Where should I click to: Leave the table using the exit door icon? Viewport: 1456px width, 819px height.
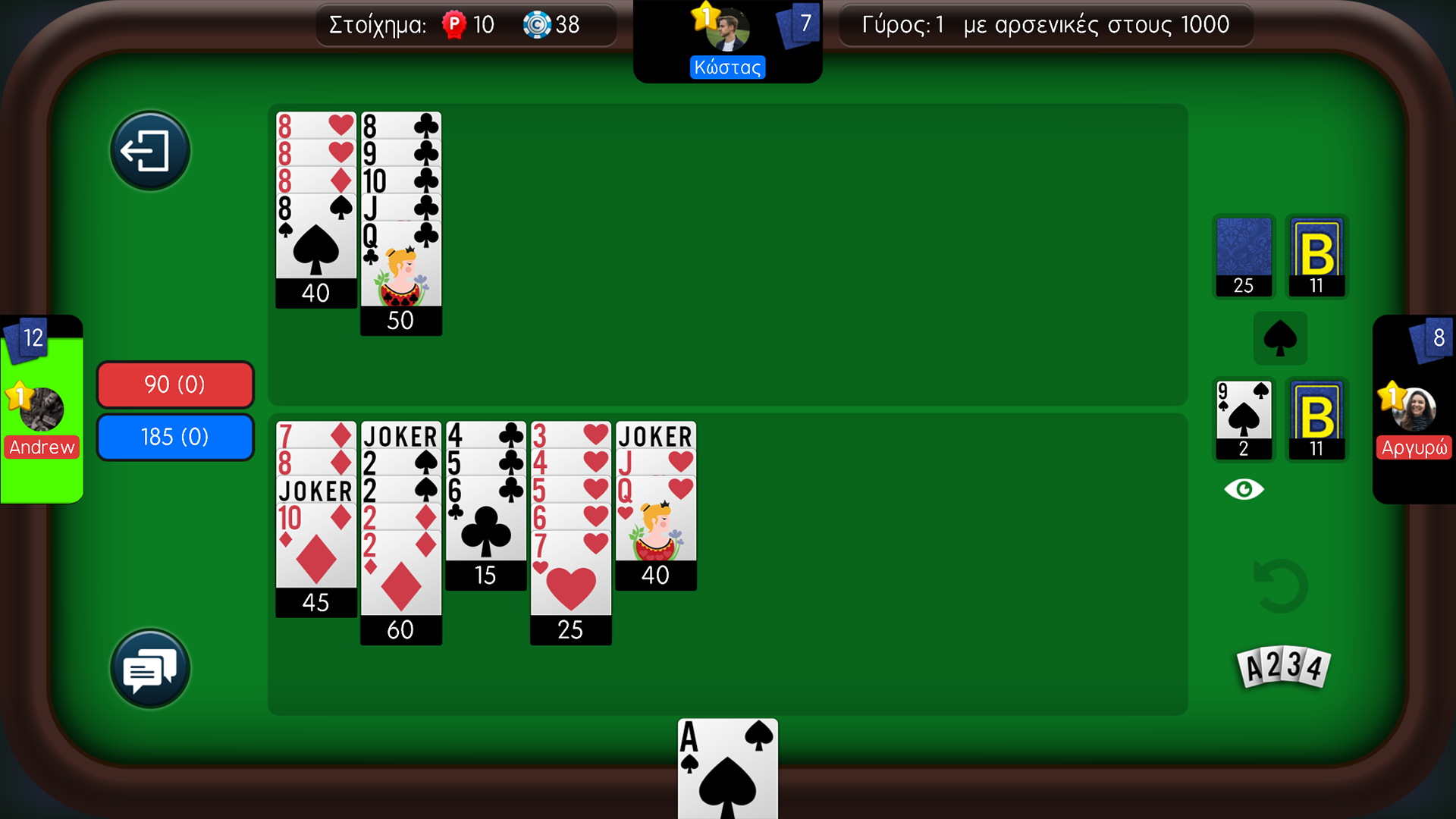tap(149, 150)
